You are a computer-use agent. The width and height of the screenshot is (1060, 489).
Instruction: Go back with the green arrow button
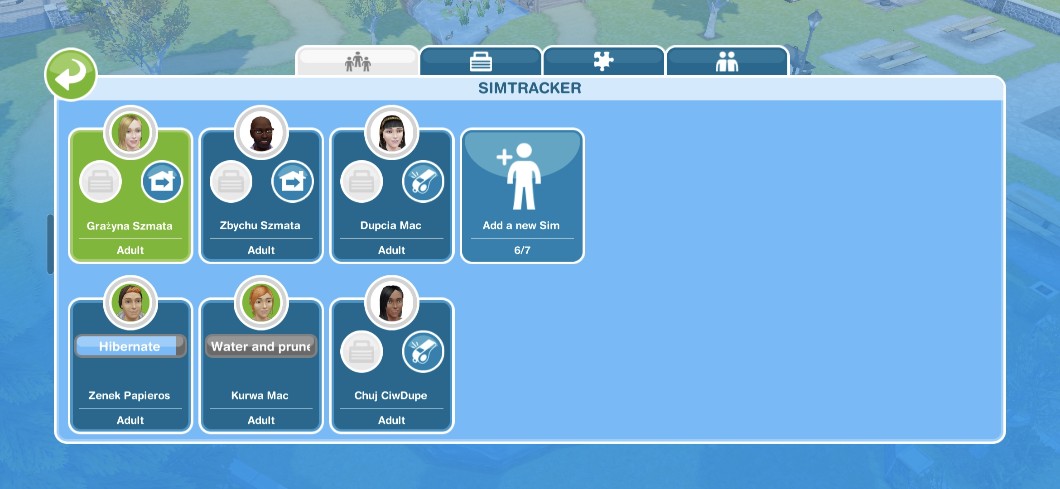[x=70, y=76]
